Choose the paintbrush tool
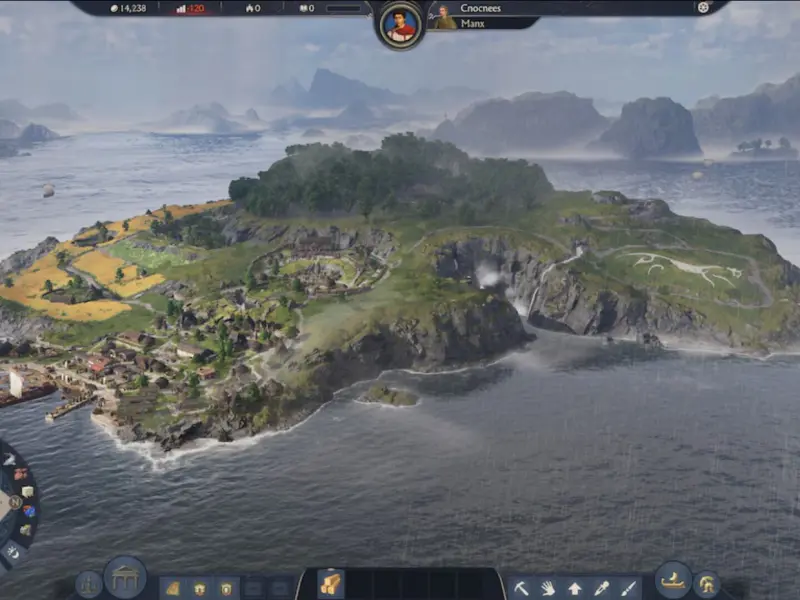This screenshot has height=600, width=800. coord(627,588)
